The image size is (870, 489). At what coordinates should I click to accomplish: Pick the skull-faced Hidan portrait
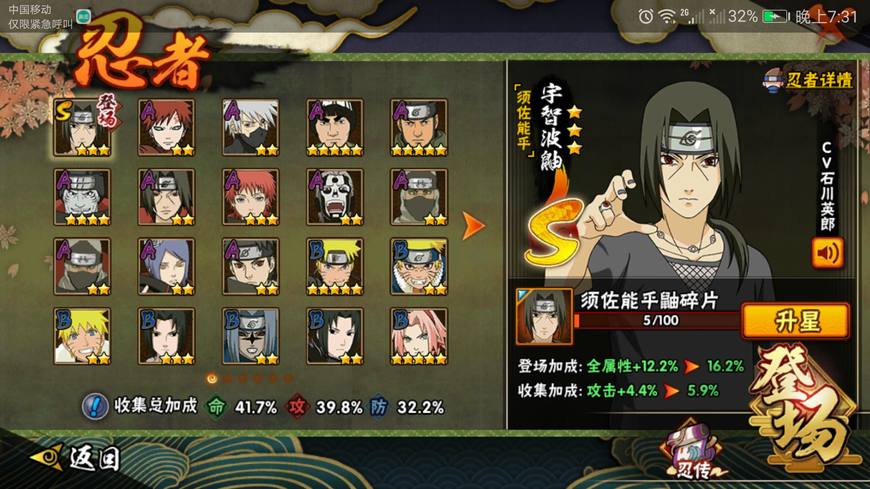pyautogui.click(x=334, y=197)
